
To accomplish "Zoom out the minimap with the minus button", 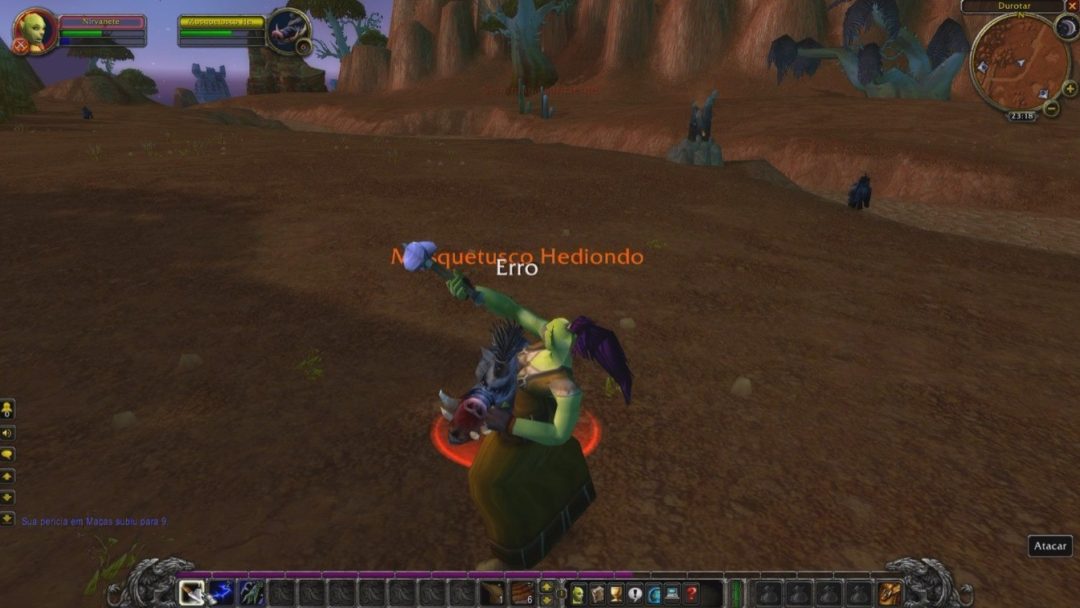I will click(x=1050, y=108).
